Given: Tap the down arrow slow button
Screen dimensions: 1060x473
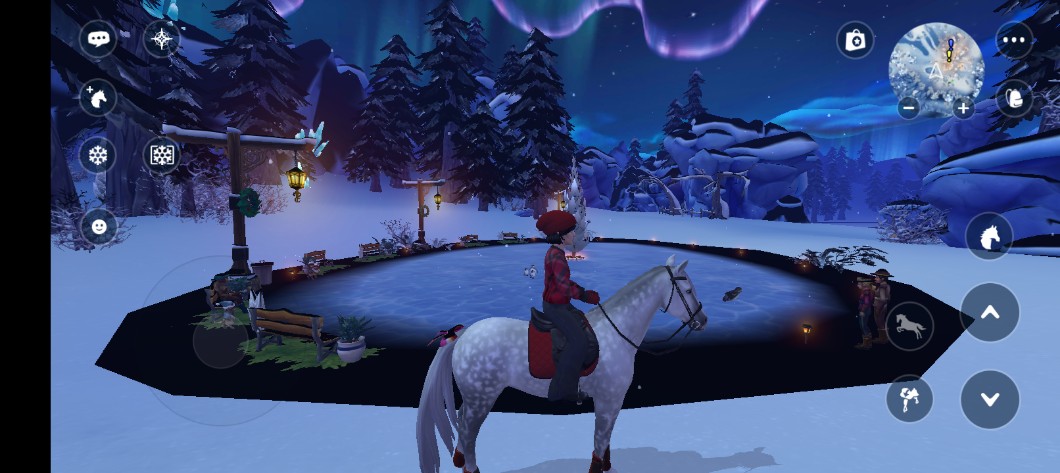Looking at the screenshot, I should (990, 399).
